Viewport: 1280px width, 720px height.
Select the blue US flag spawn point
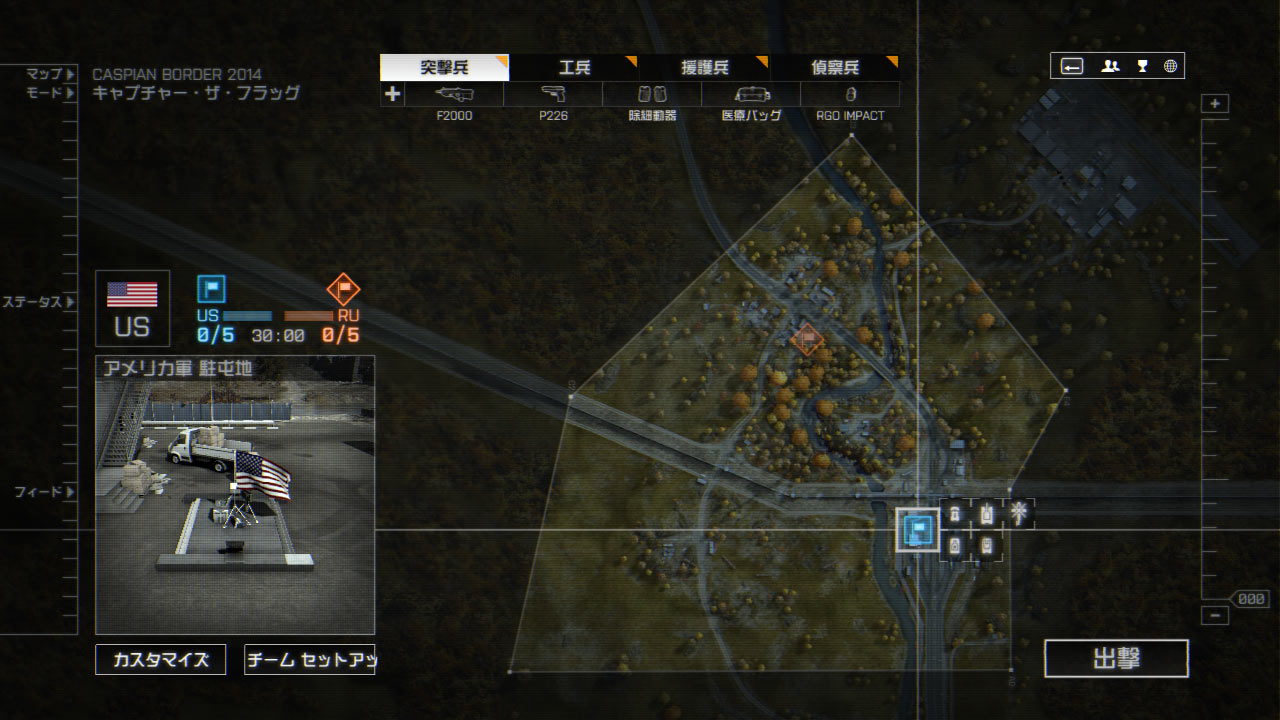(917, 530)
